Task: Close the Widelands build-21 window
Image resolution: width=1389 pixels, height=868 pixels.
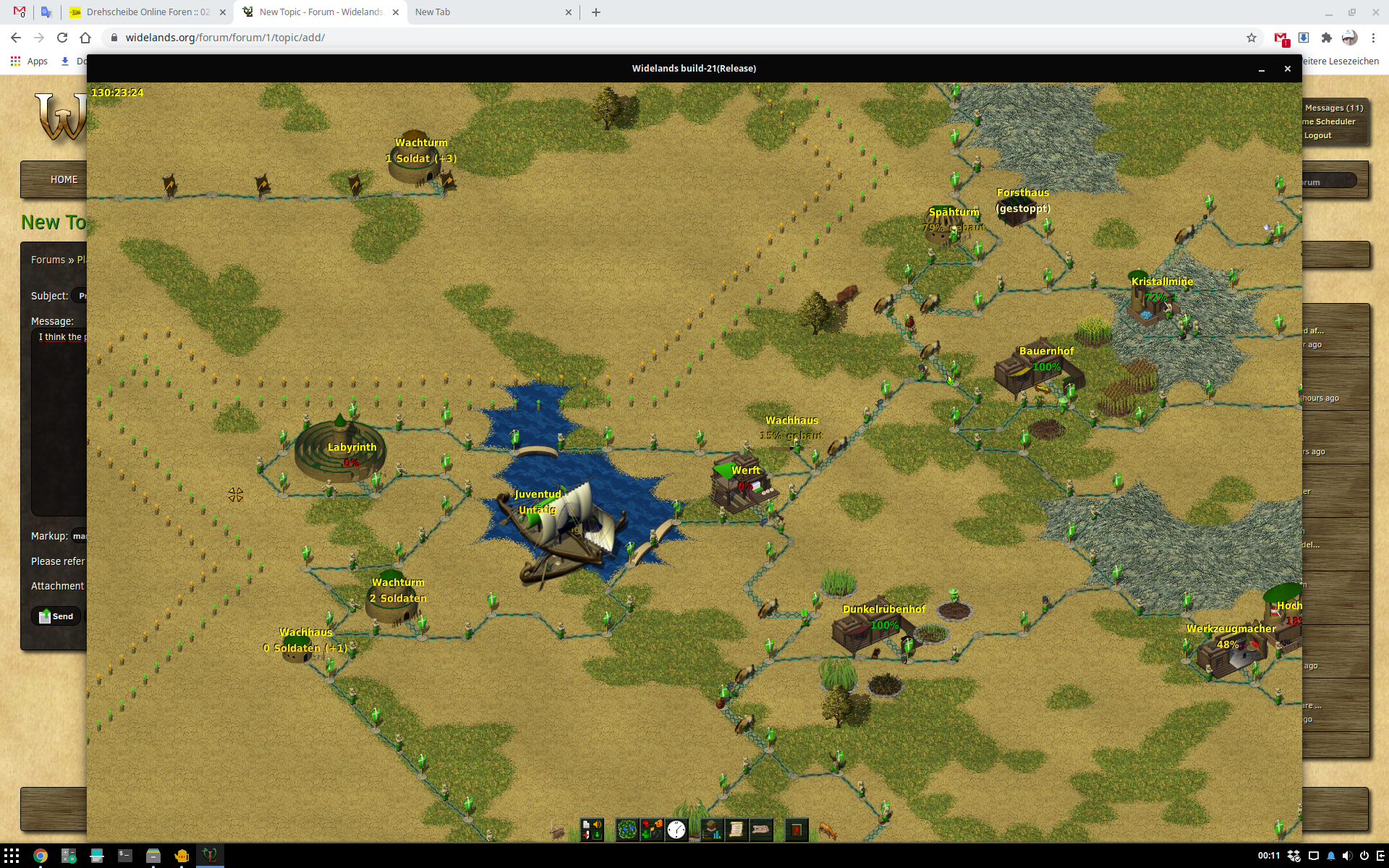Action: pos(1287,69)
